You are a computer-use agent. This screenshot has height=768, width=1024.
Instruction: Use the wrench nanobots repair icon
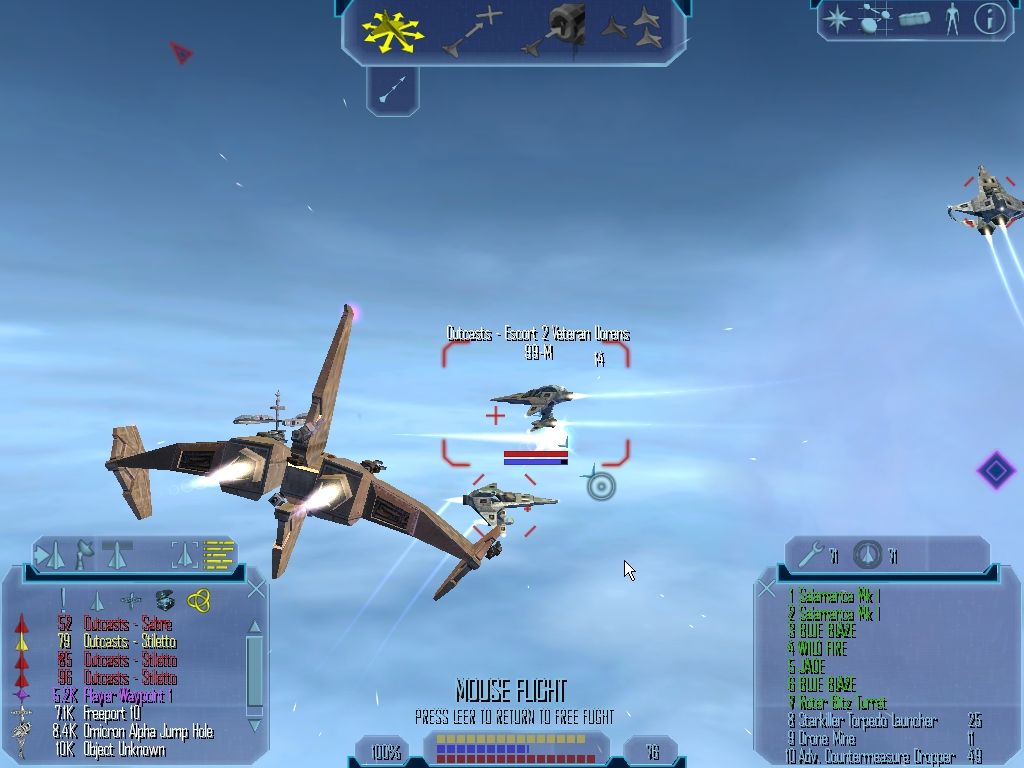[815, 554]
